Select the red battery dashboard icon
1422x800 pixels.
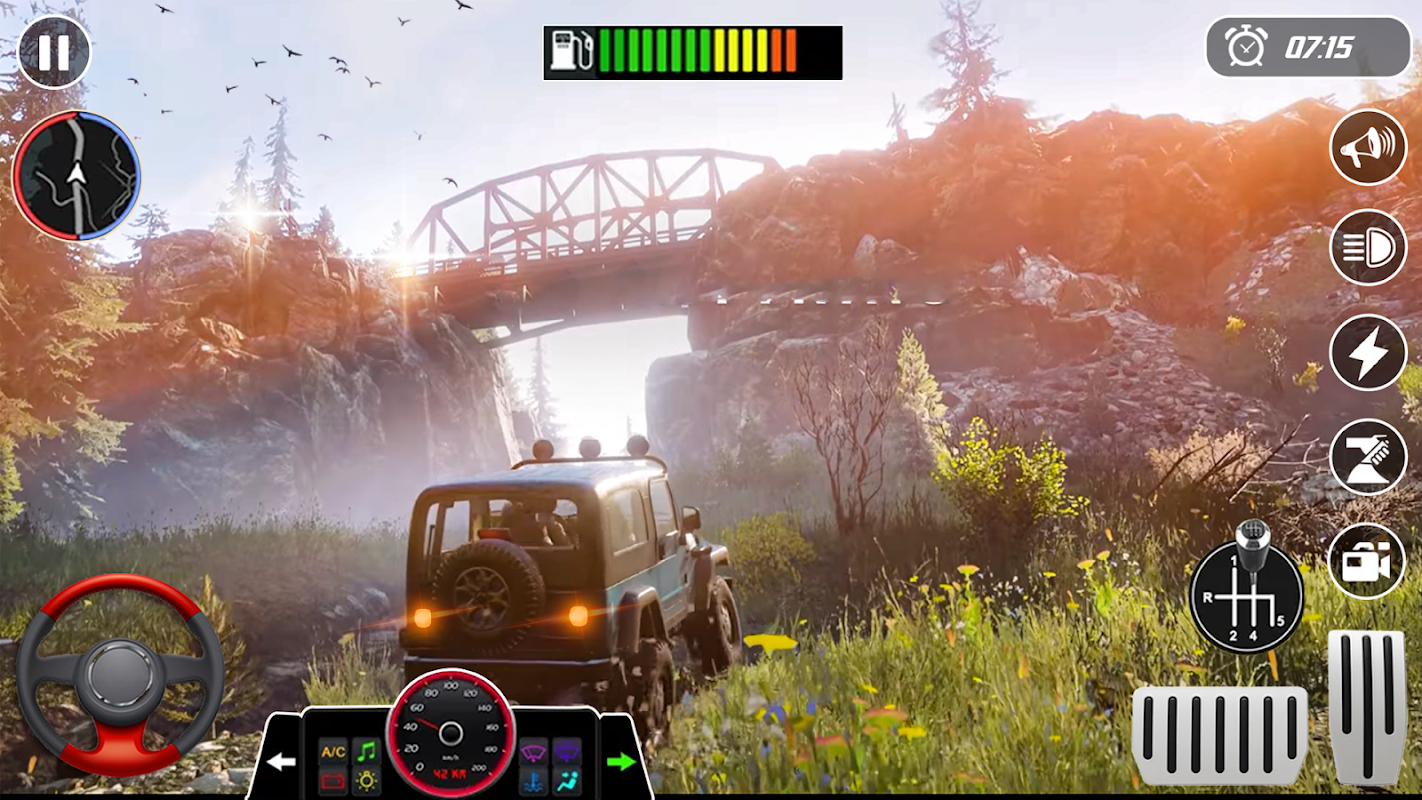coord(332,780)
